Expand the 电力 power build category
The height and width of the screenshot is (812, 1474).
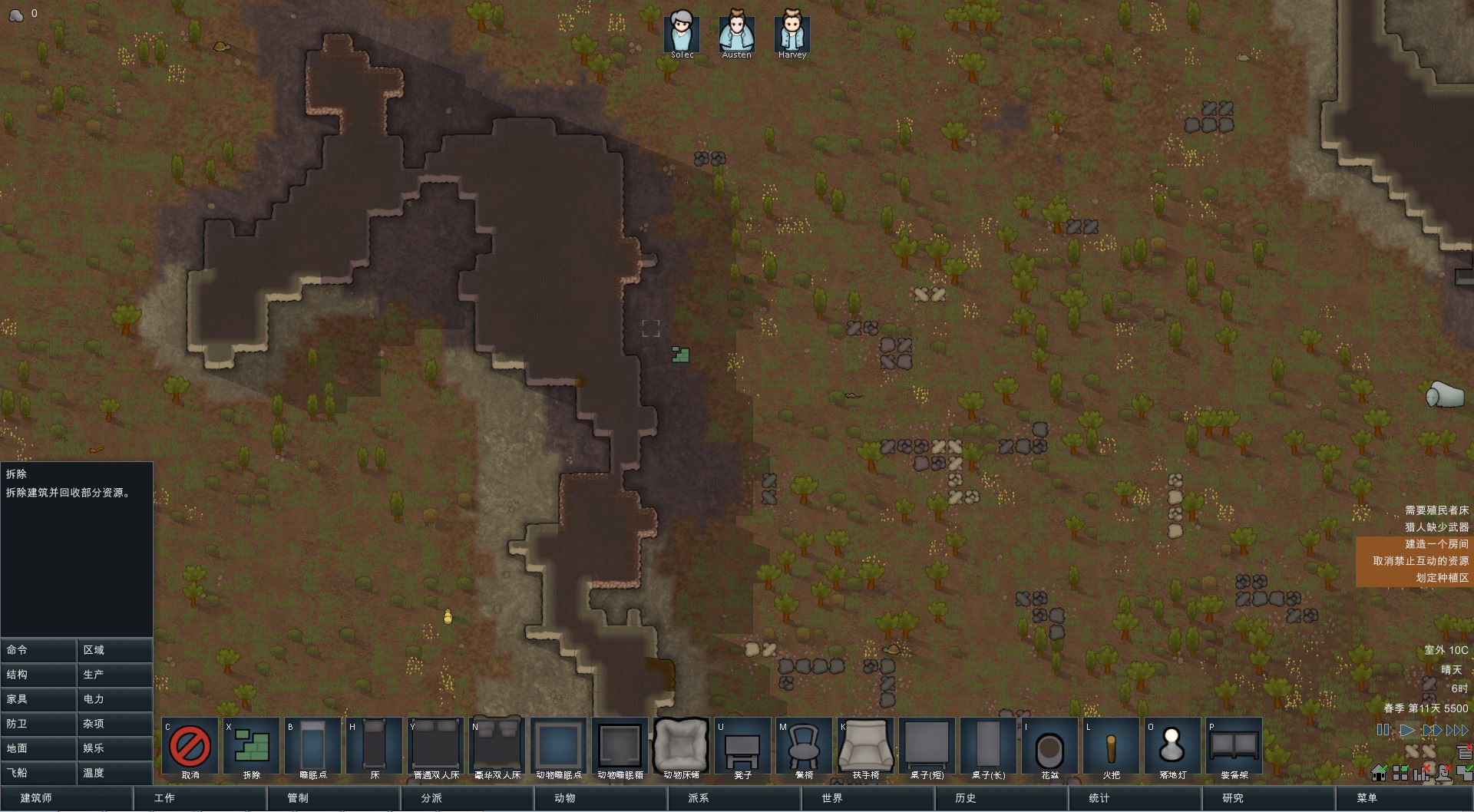[x=114, y=699]
